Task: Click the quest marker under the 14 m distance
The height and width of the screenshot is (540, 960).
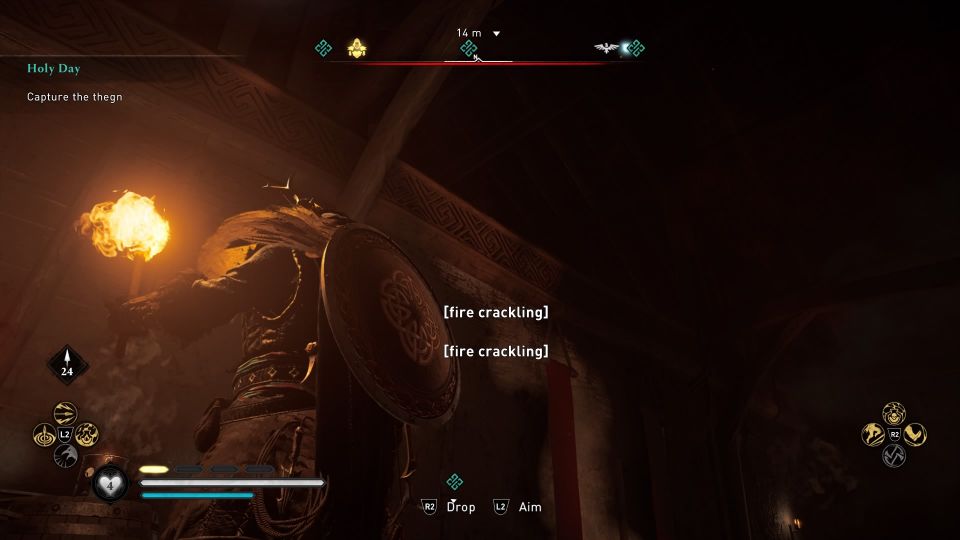Action: coord(468,48)
